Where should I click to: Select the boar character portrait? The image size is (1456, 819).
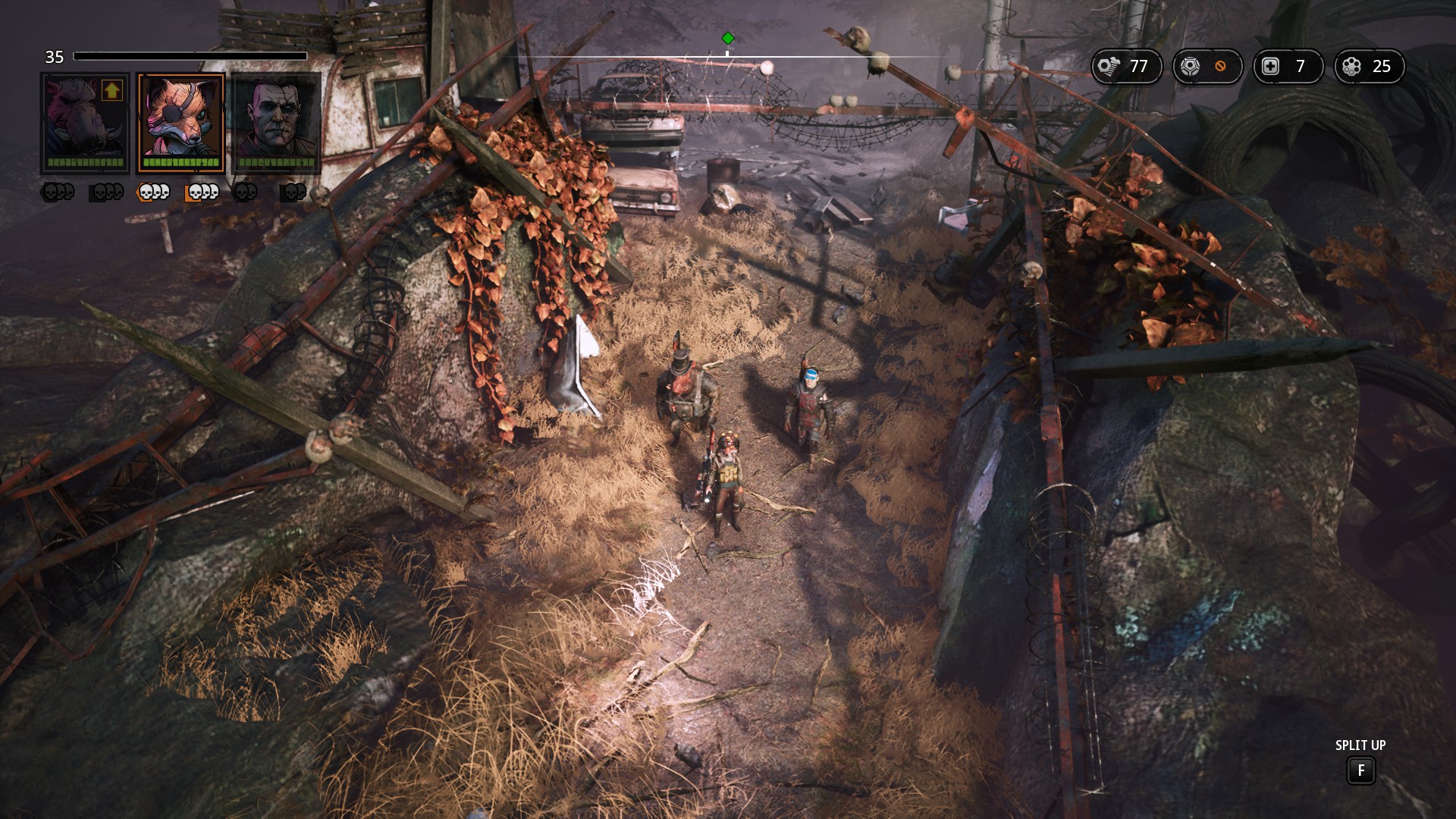(84, 121)
